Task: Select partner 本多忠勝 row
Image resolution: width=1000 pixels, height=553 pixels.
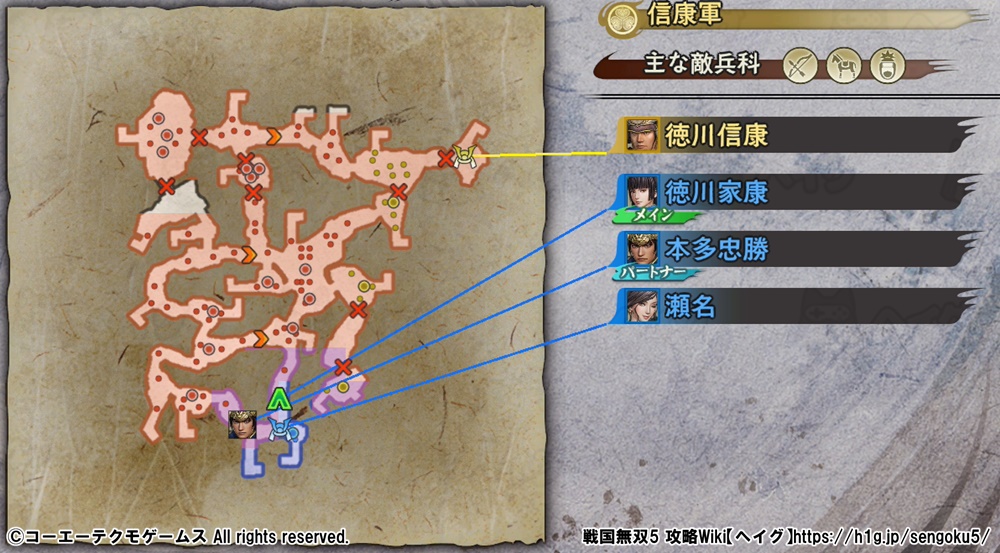Action: point(790,249)
